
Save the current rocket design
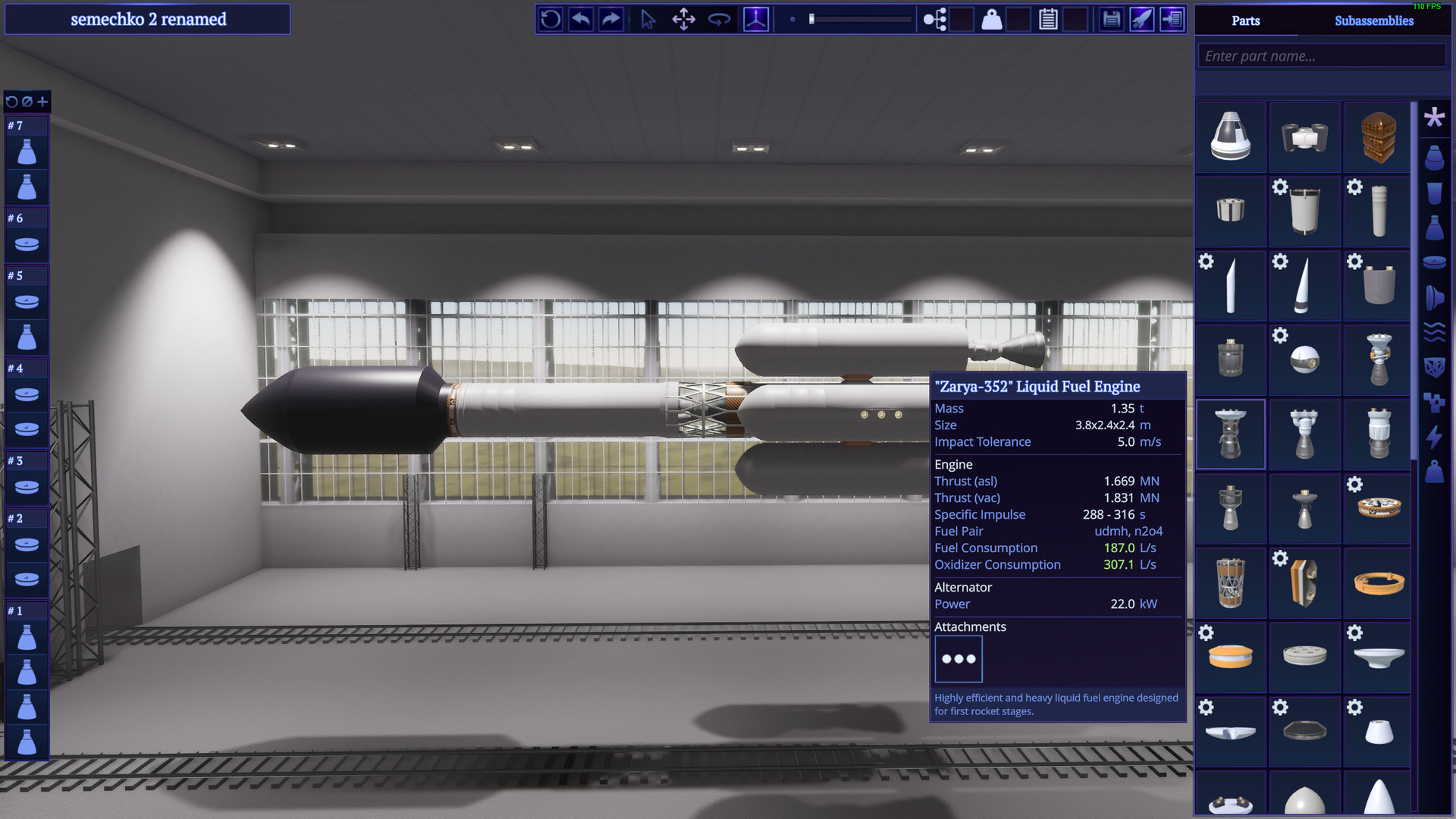[x=1111, y=19]
